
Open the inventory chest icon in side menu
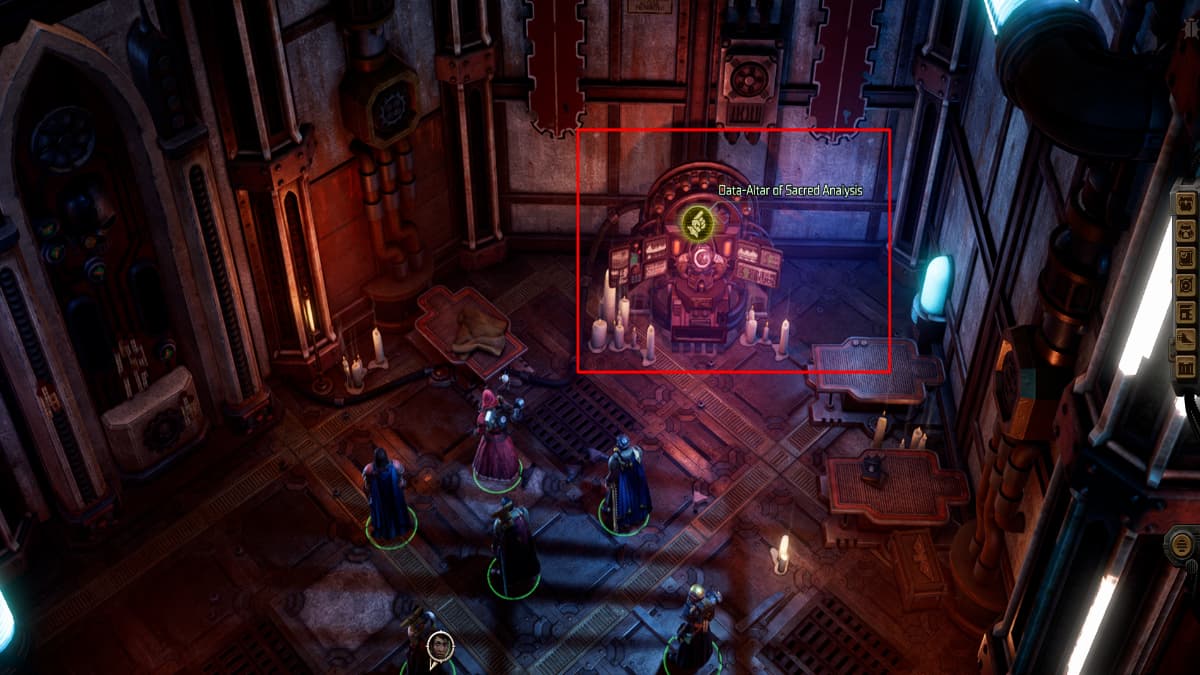click(x=1186, y=203)
